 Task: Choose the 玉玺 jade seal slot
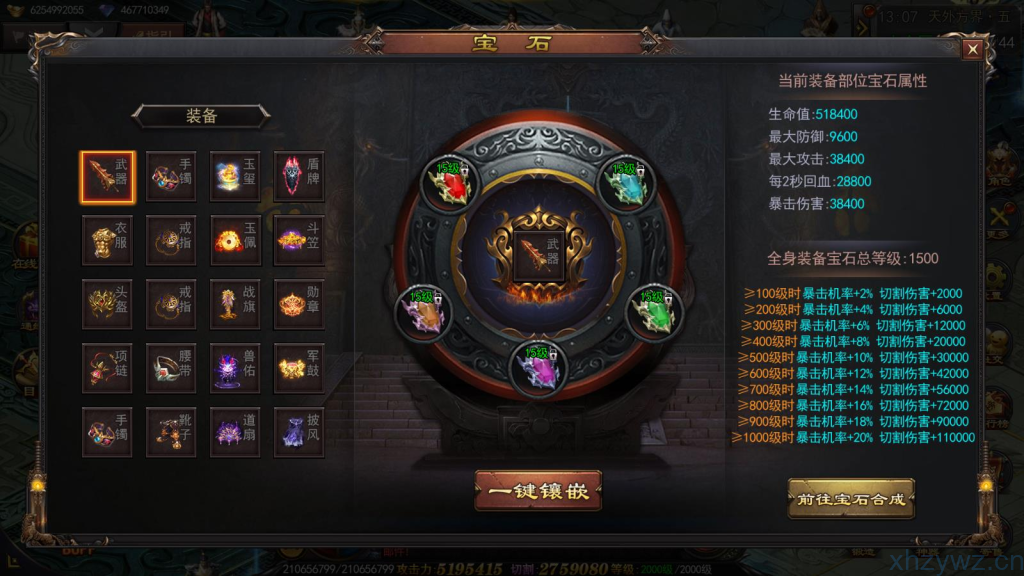point(235,177)
